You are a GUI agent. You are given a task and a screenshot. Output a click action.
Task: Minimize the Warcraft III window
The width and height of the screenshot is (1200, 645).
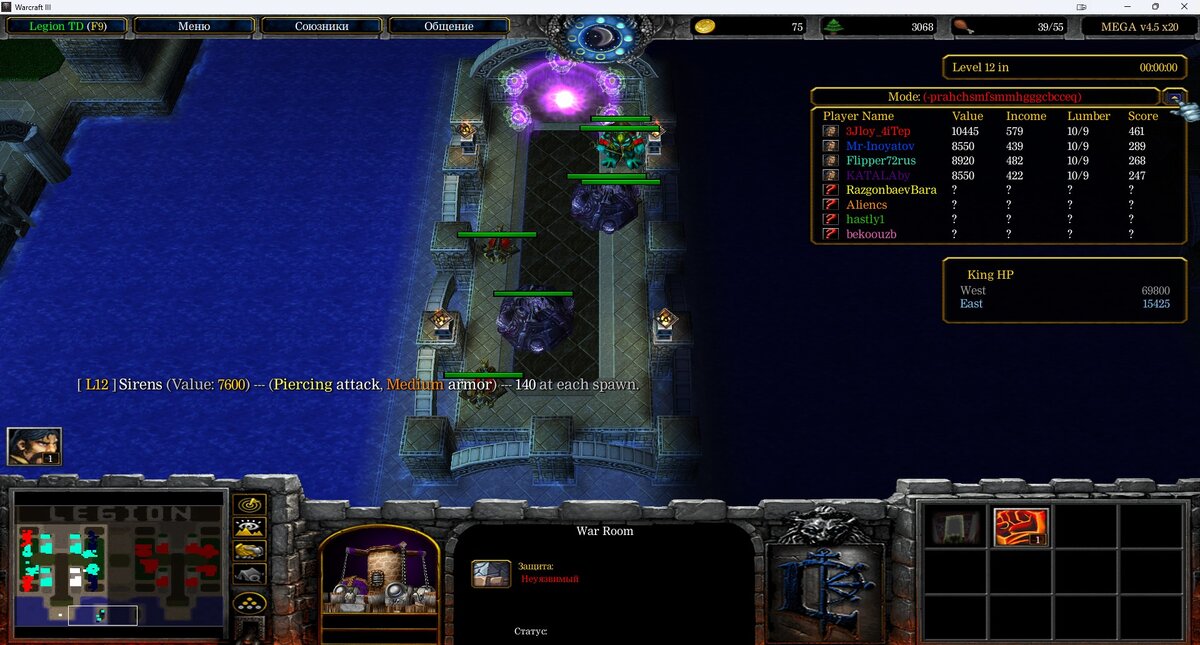pos(1129,7)
